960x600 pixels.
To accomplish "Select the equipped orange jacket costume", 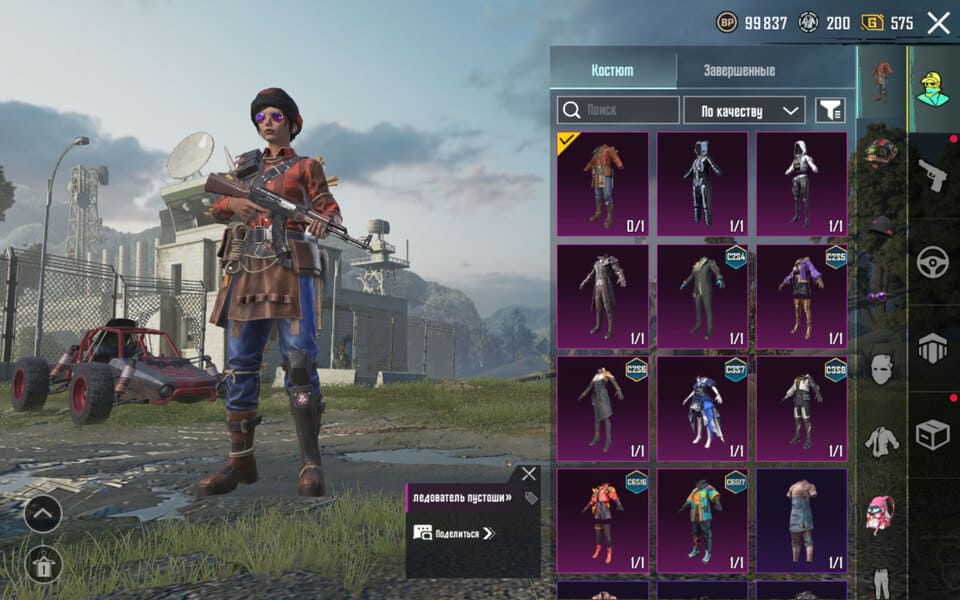I will click(602, 184).
